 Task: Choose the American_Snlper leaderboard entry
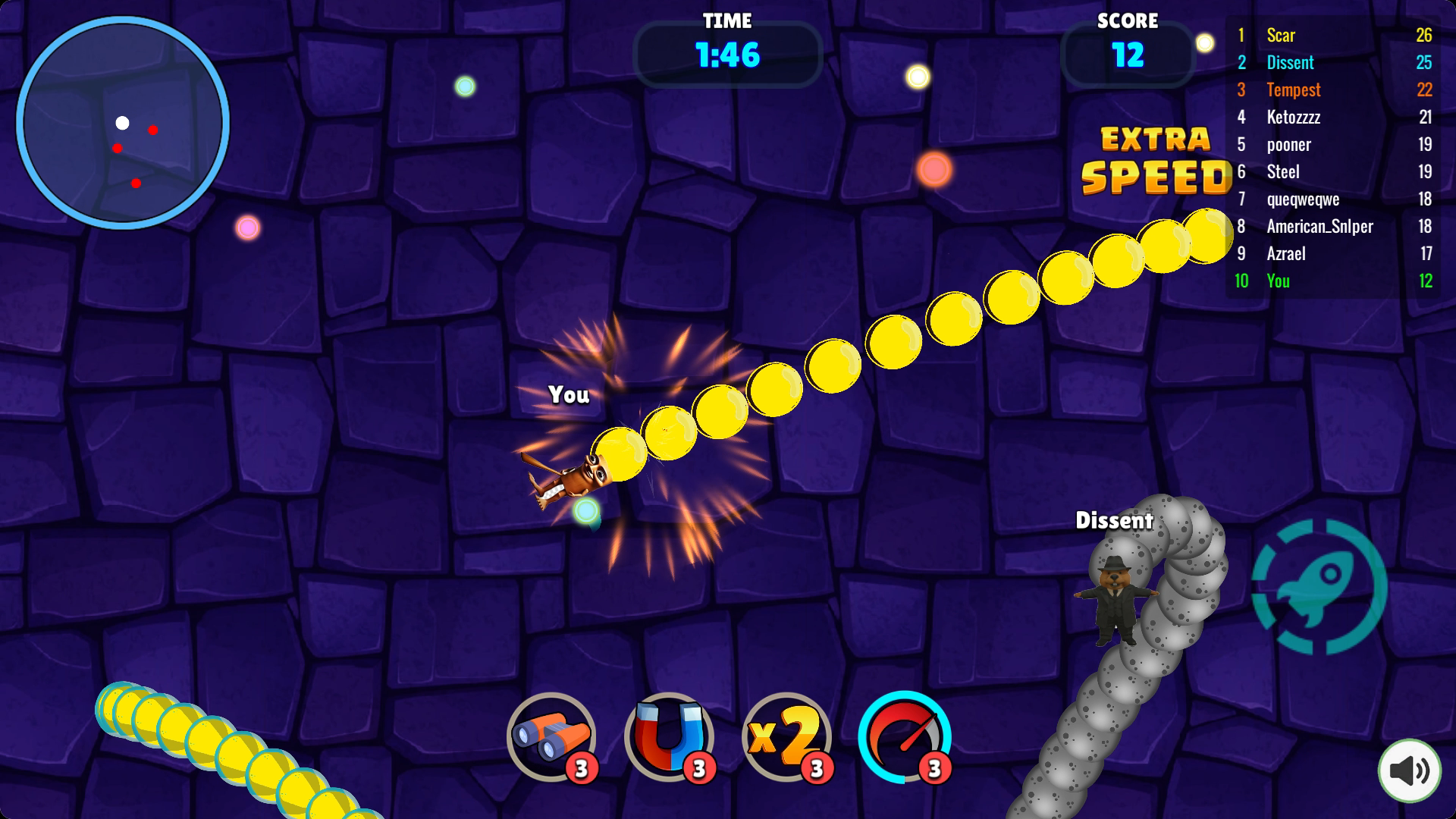[1333, 226]
